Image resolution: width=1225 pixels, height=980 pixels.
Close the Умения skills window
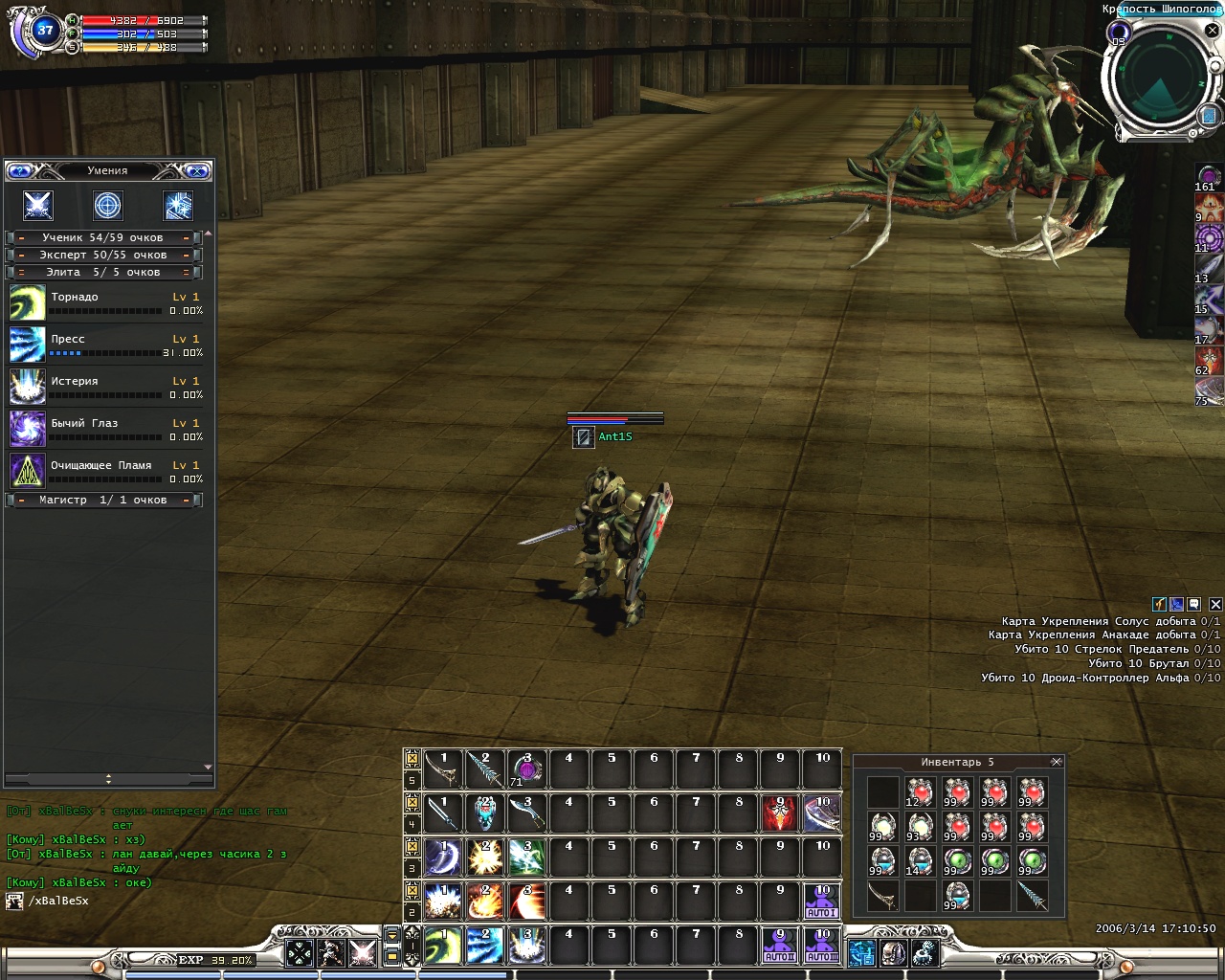[x=197, y=171]
